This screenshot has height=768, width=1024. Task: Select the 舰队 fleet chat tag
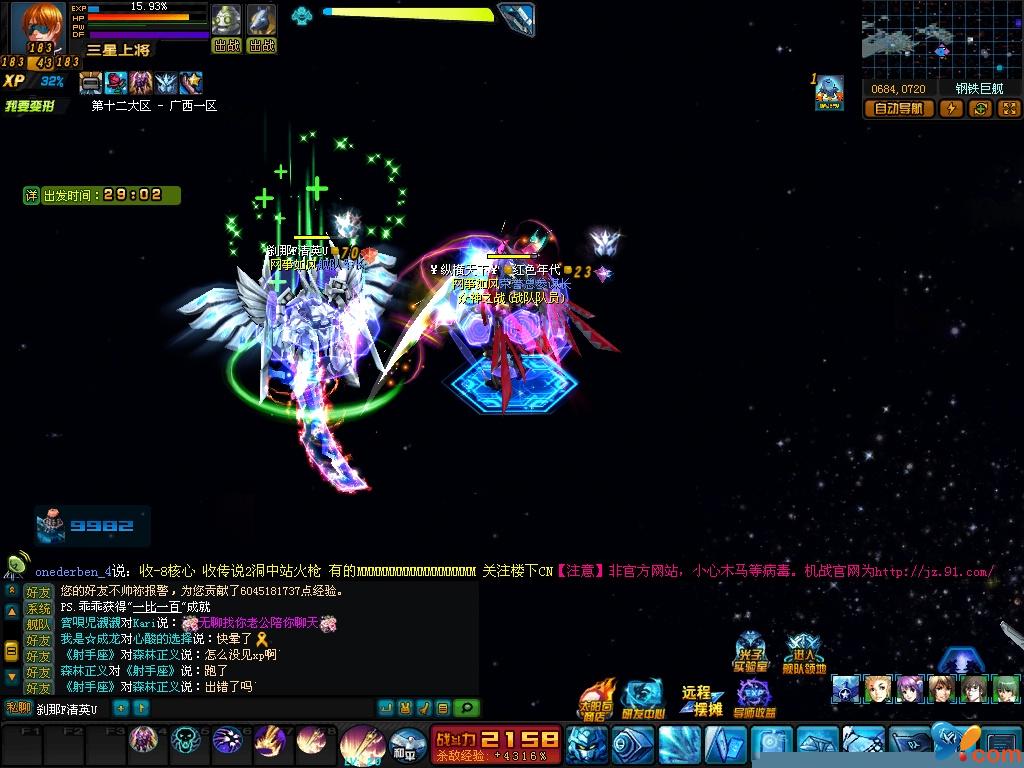point(38,624)
